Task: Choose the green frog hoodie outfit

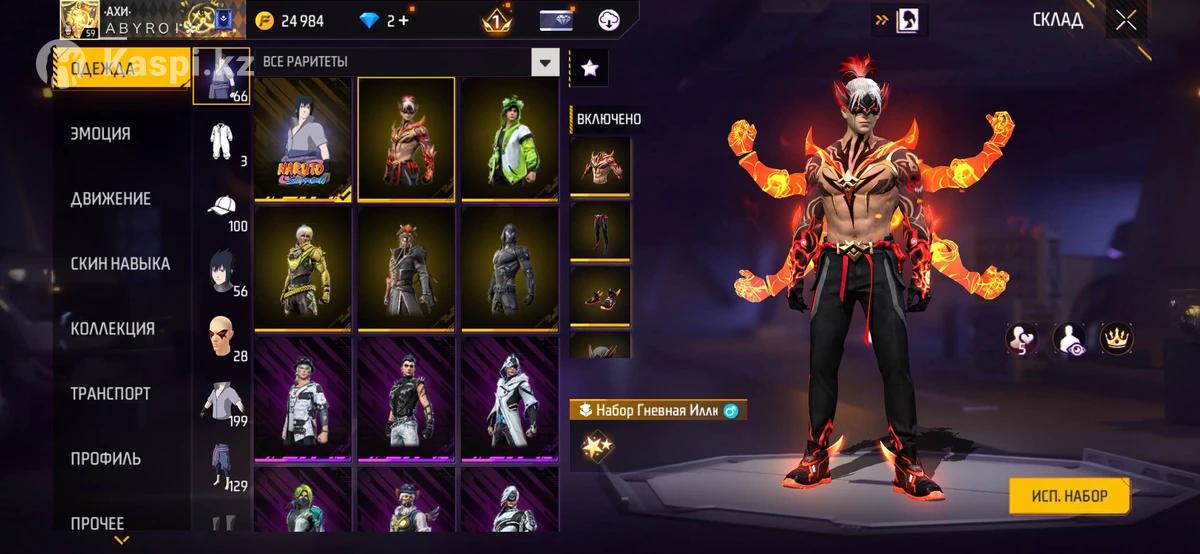Action: click(509, 139)
